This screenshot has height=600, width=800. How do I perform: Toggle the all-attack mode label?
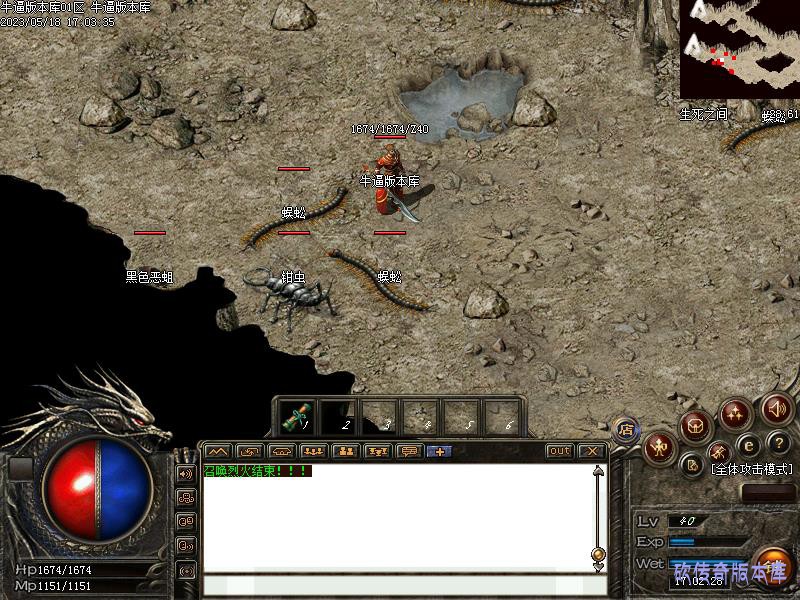[752, 468]
